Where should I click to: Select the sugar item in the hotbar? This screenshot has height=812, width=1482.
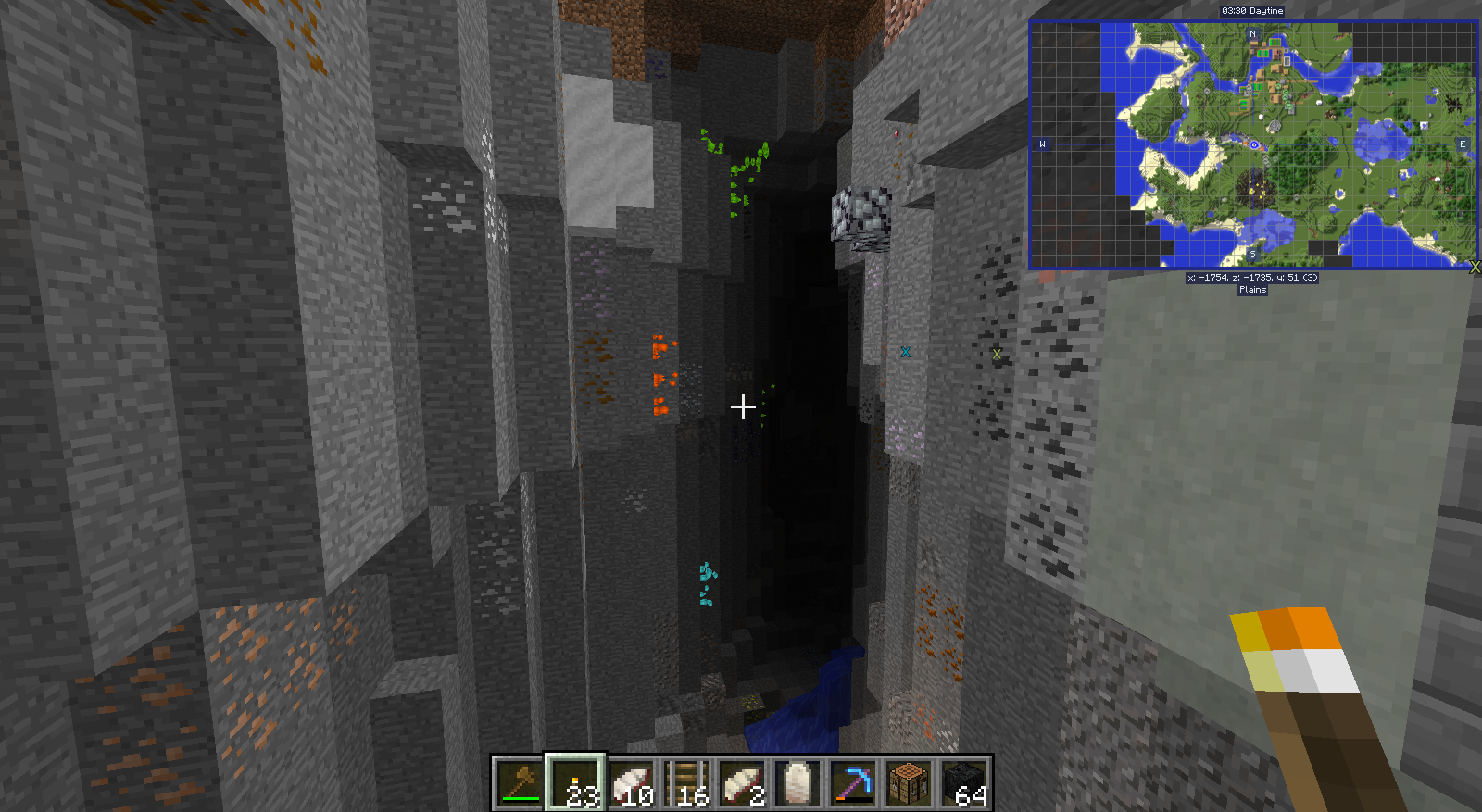(x=796, y=783)
